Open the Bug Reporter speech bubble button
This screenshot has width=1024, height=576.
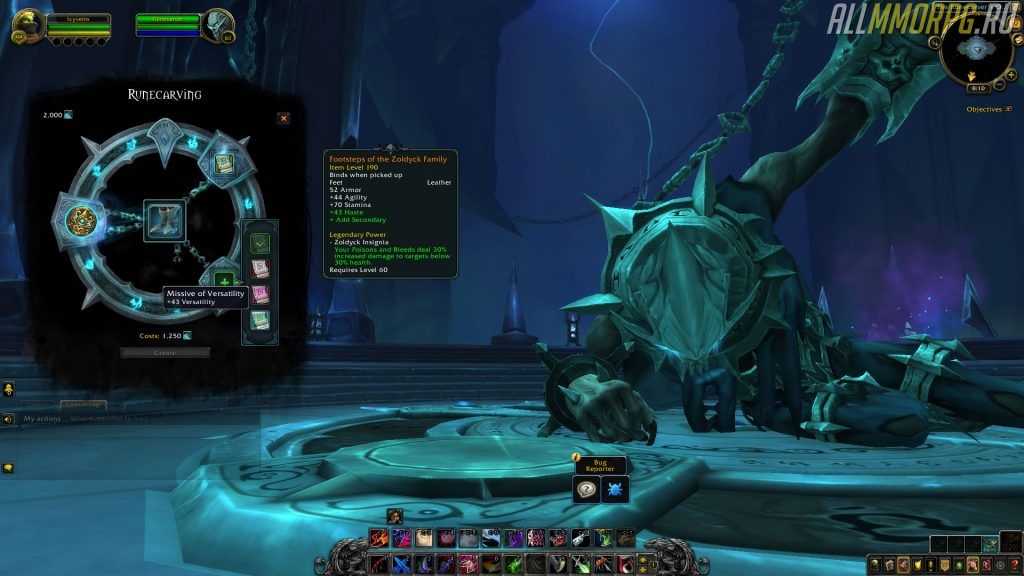click(587, 489)
